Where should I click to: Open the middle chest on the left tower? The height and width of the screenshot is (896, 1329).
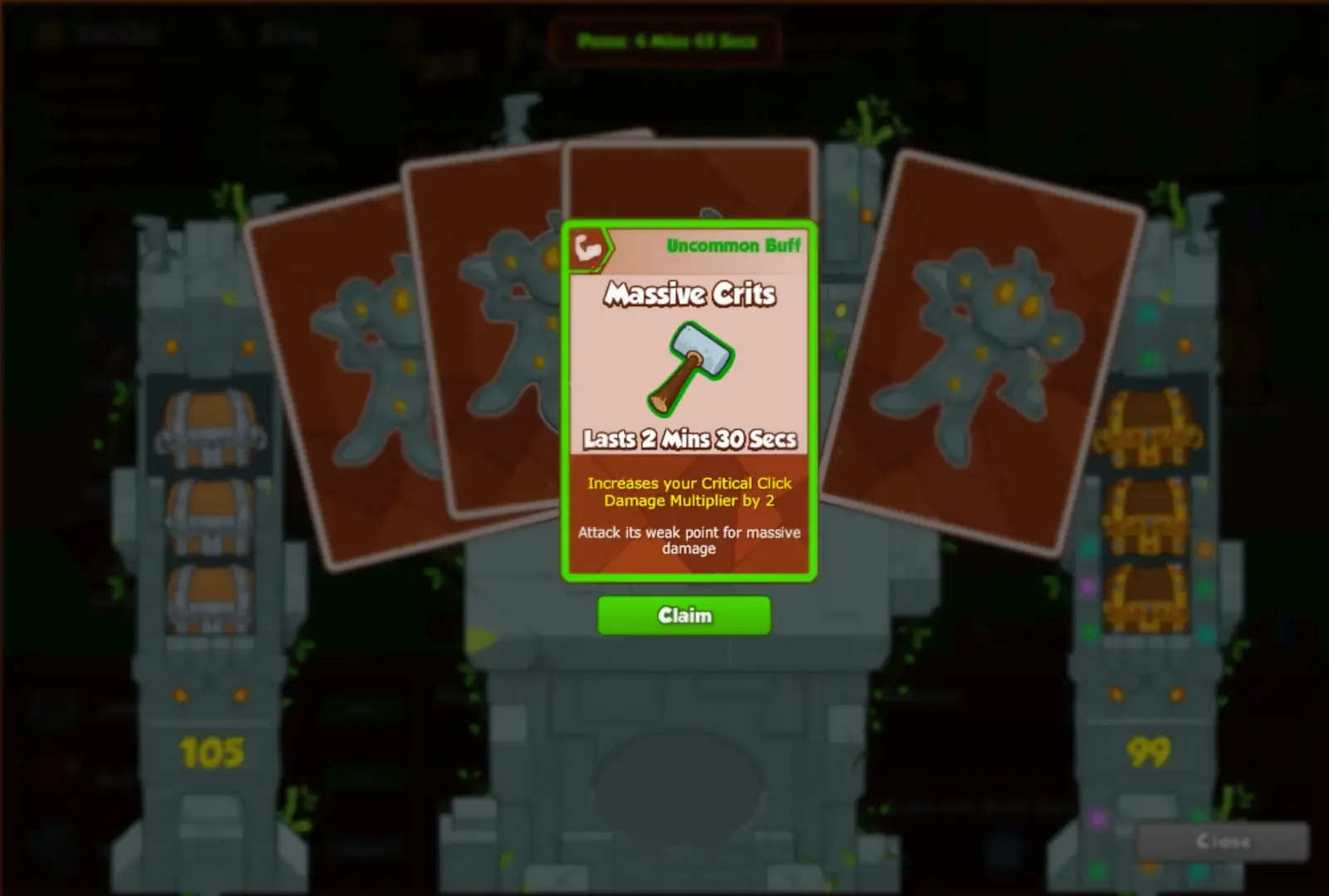[x=211, y=516]
